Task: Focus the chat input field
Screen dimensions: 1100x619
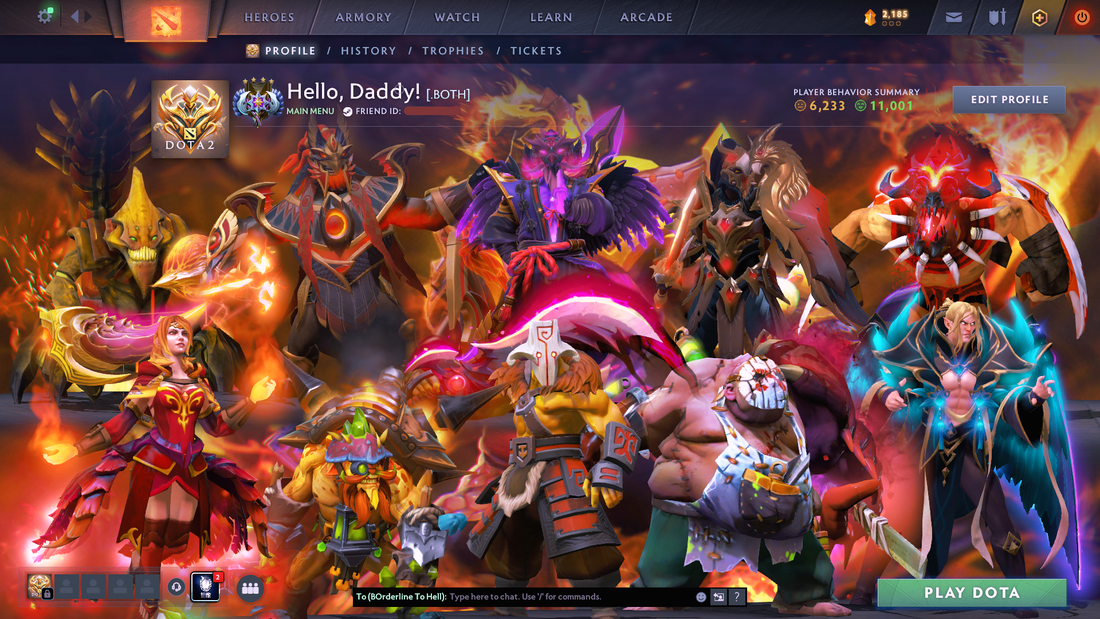Action: 570,597
